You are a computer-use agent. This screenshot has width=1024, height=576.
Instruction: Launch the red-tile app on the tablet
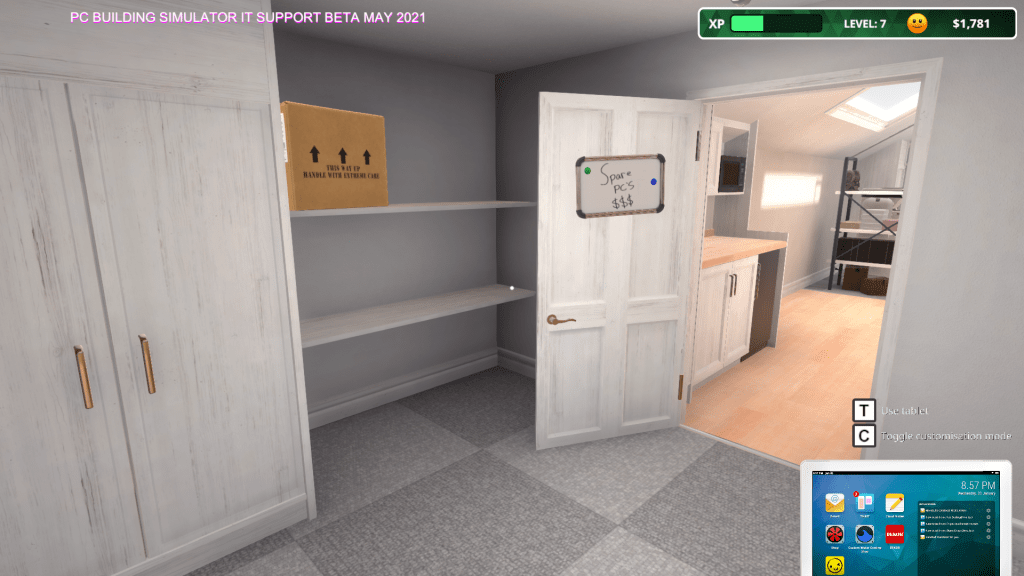tap(894, 534)
